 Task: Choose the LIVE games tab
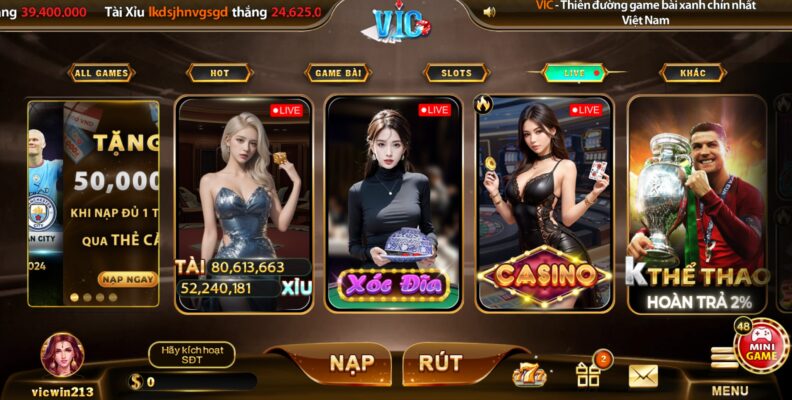pyautogui.click(x=577, y=73)
